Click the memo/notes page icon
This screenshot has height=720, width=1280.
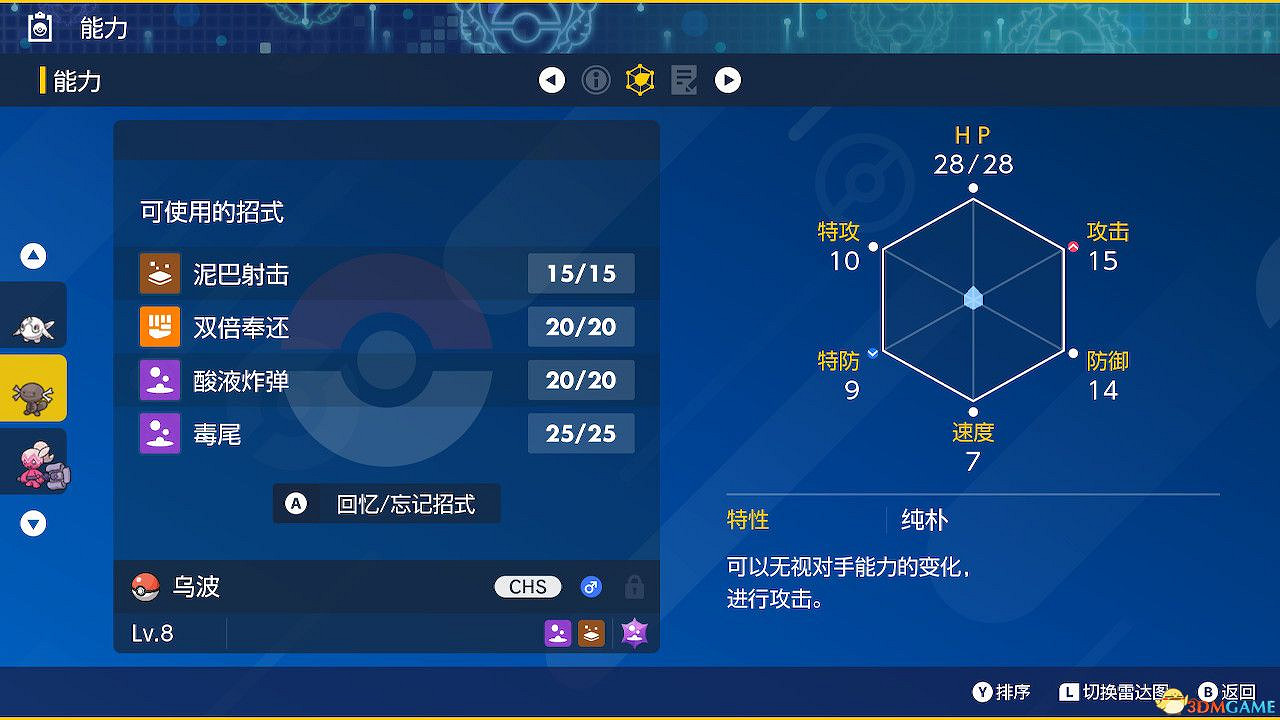684,80
